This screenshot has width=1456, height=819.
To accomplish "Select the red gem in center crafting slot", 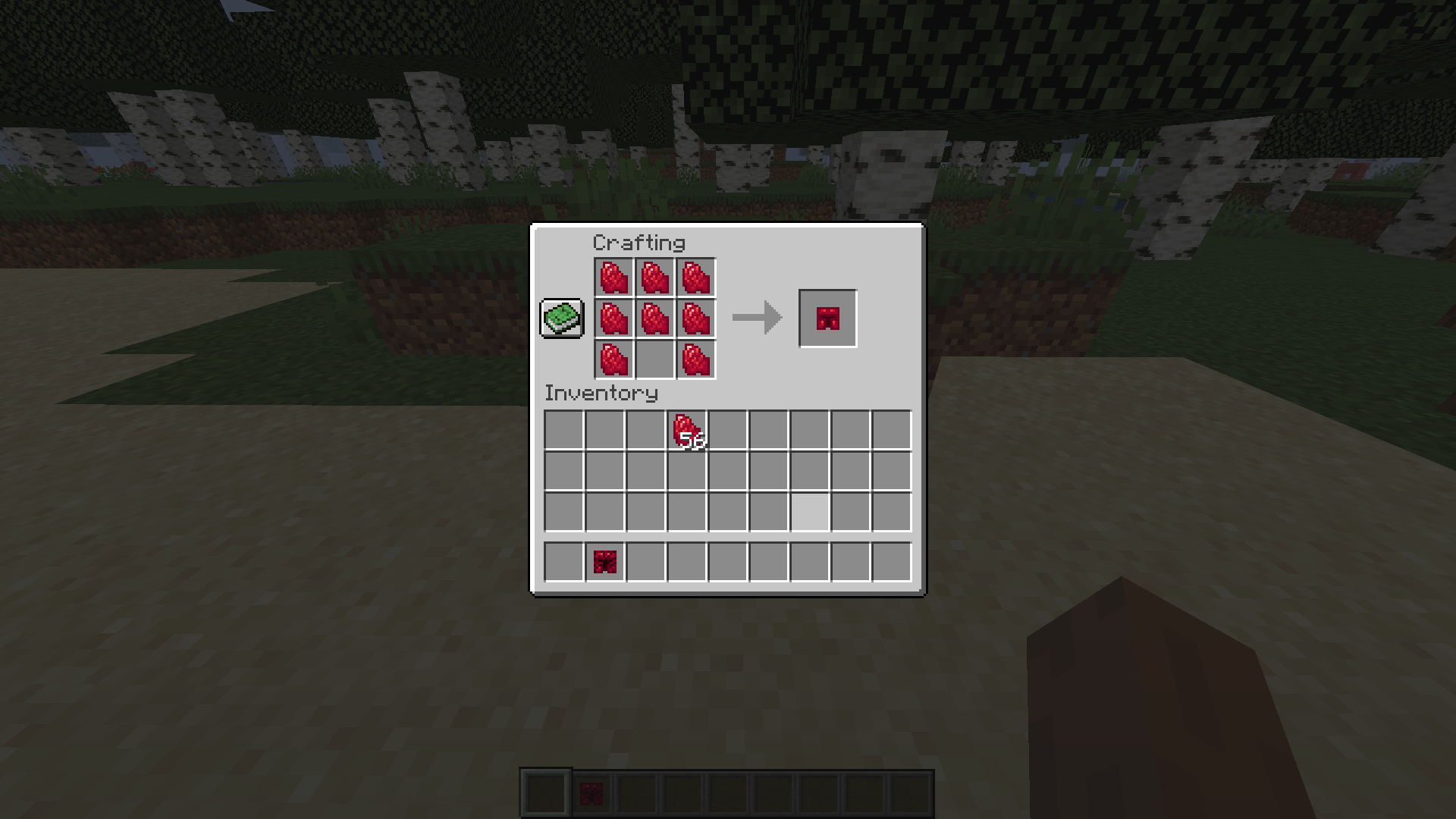I will pos(655,318).
